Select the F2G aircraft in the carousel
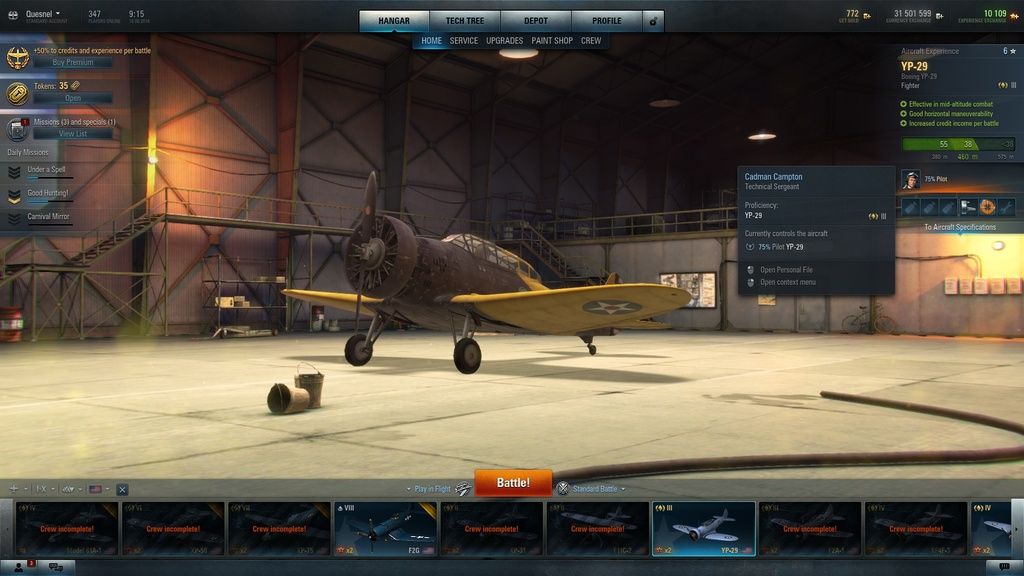The width and height of the screenshot is (1024, 576). tap(385, 528)
